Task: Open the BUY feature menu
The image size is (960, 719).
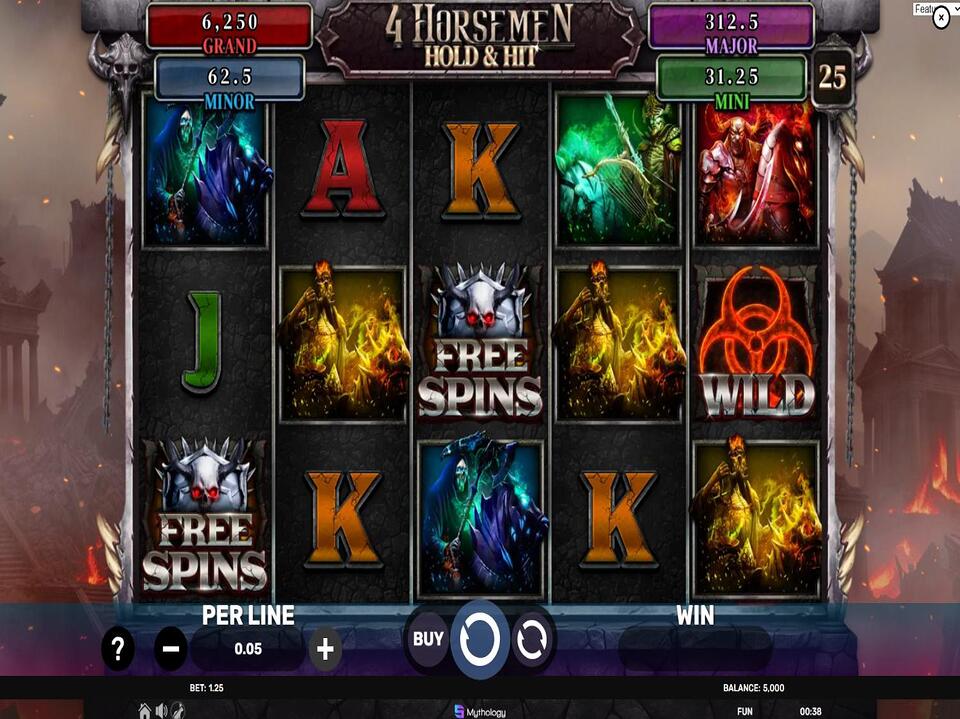Action: (x=428, y=639)
